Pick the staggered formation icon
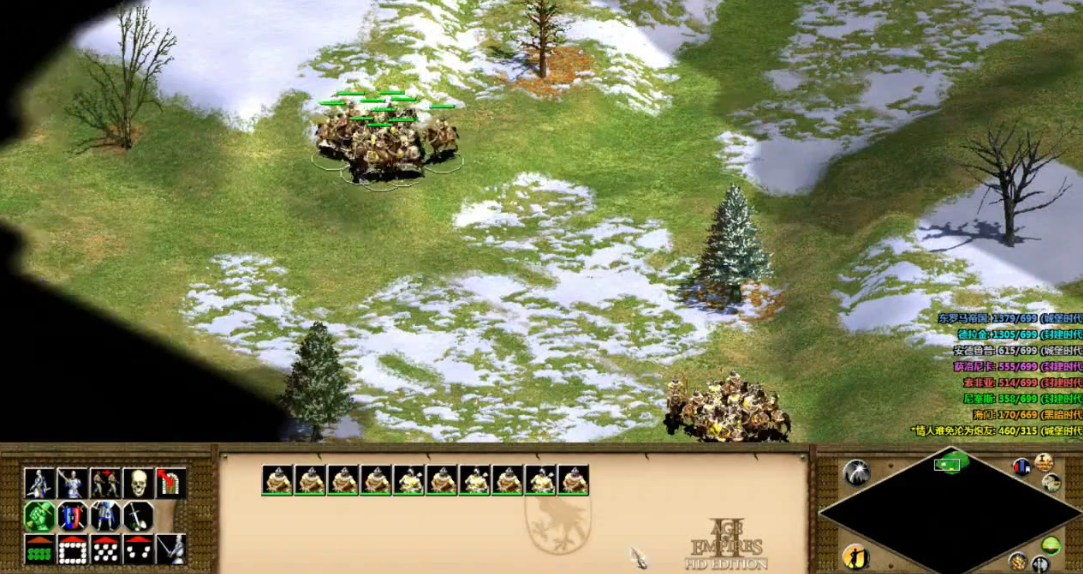The height and width of the screenshot is (574, 1083). pyautogui.click(x=105, y=549)
